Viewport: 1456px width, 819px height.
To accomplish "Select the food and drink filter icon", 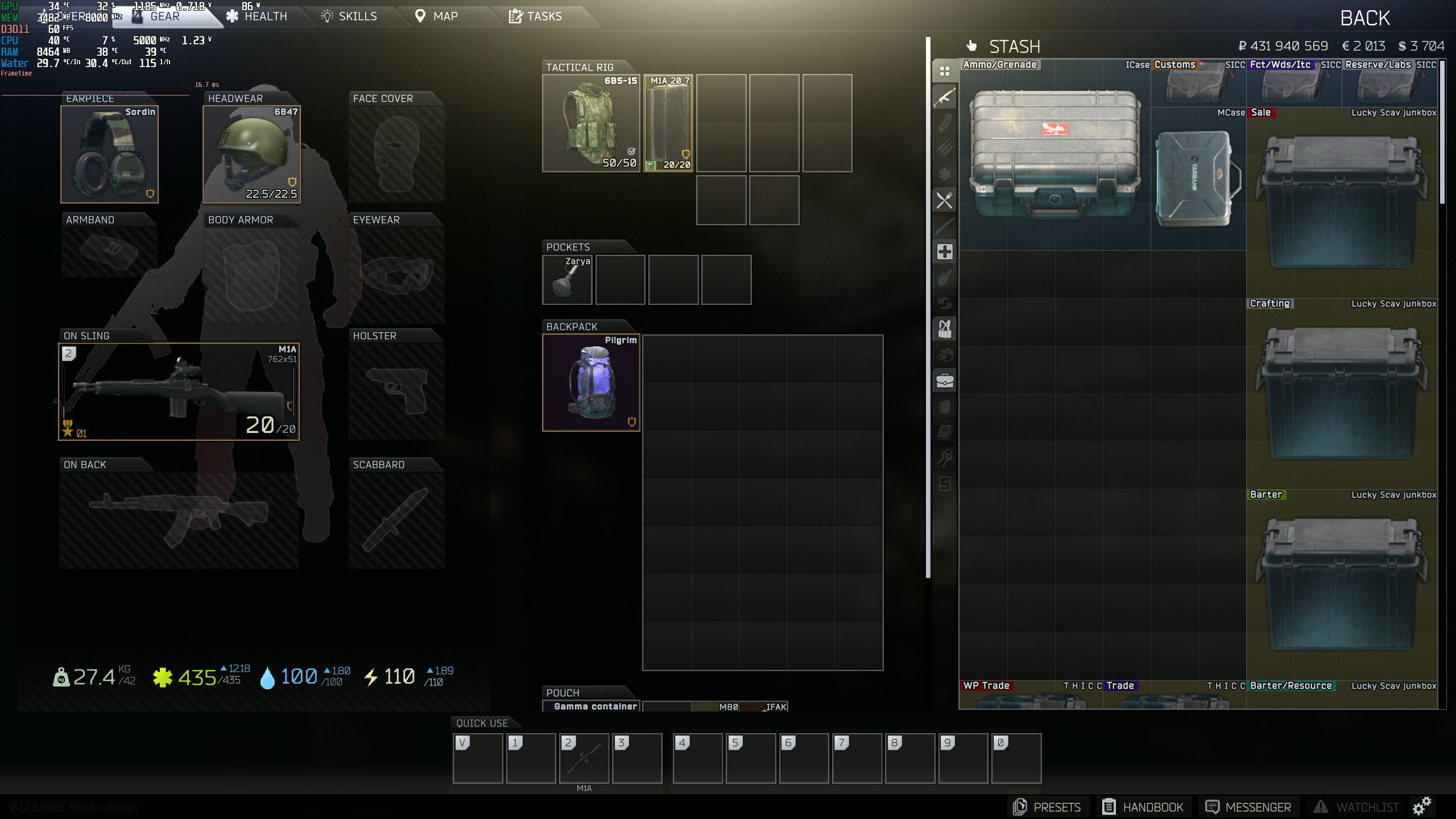I will click(x=944, y=198).
